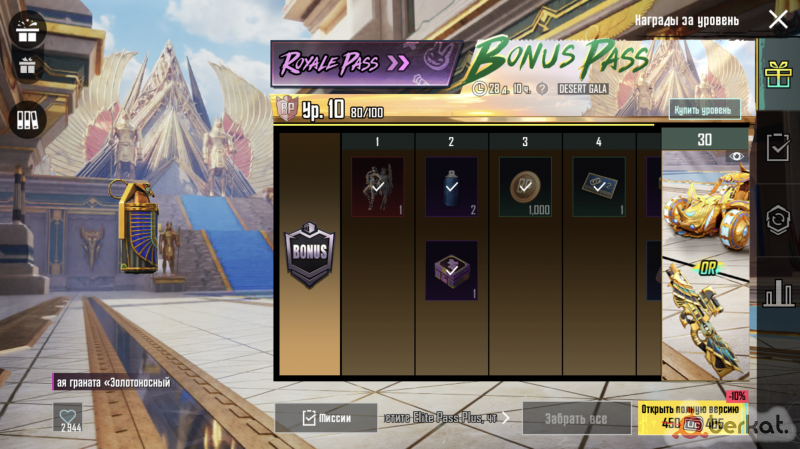Viewport: 800px width, 449px height.
Task: Open the sparkling gift box icon
Action: coord(28,29)
